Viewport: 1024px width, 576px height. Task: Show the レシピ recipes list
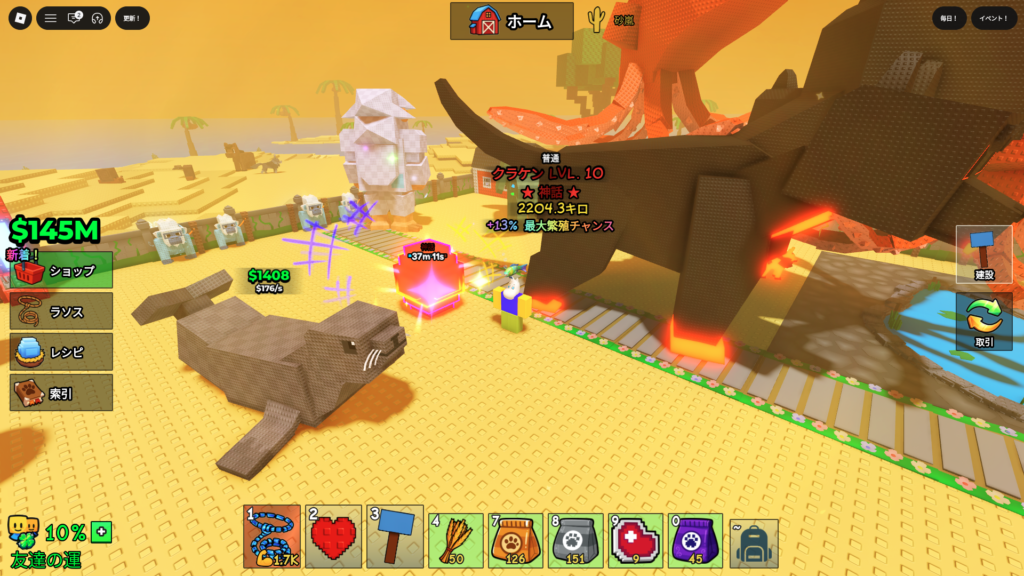tap(62, 352)
